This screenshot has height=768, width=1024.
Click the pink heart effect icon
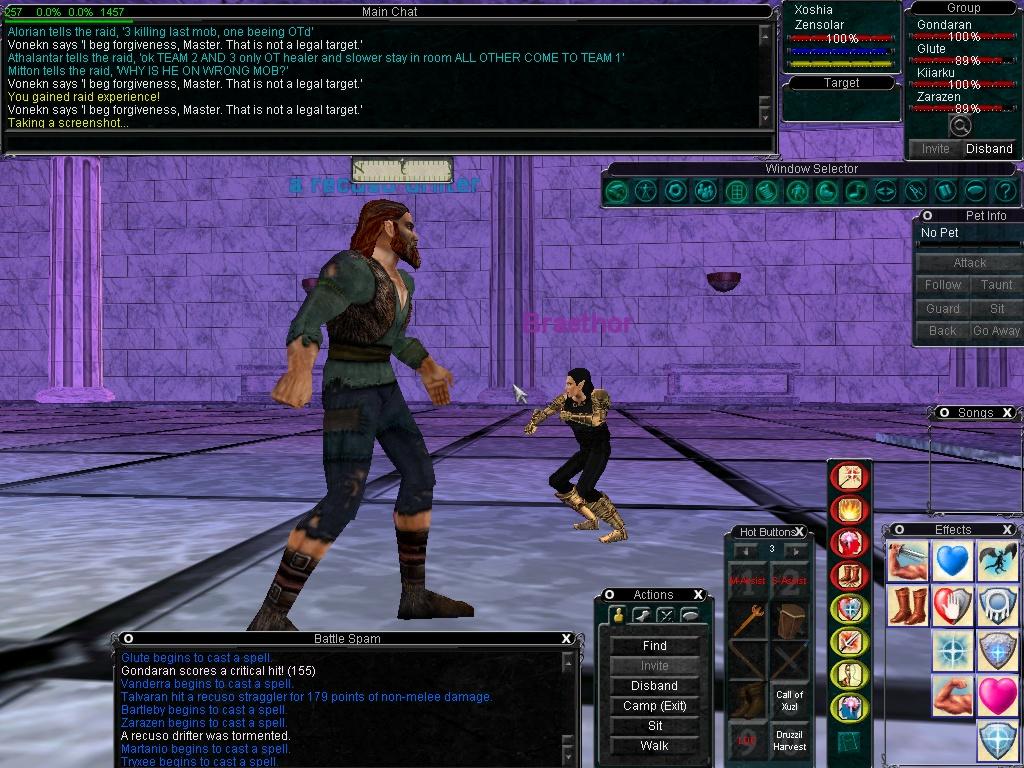click(x=997, y=695)
